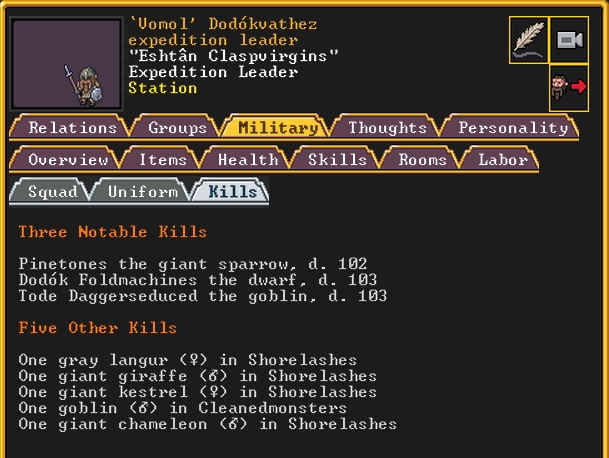
Task: Open the Relations tab
Action: pos(72,127)
